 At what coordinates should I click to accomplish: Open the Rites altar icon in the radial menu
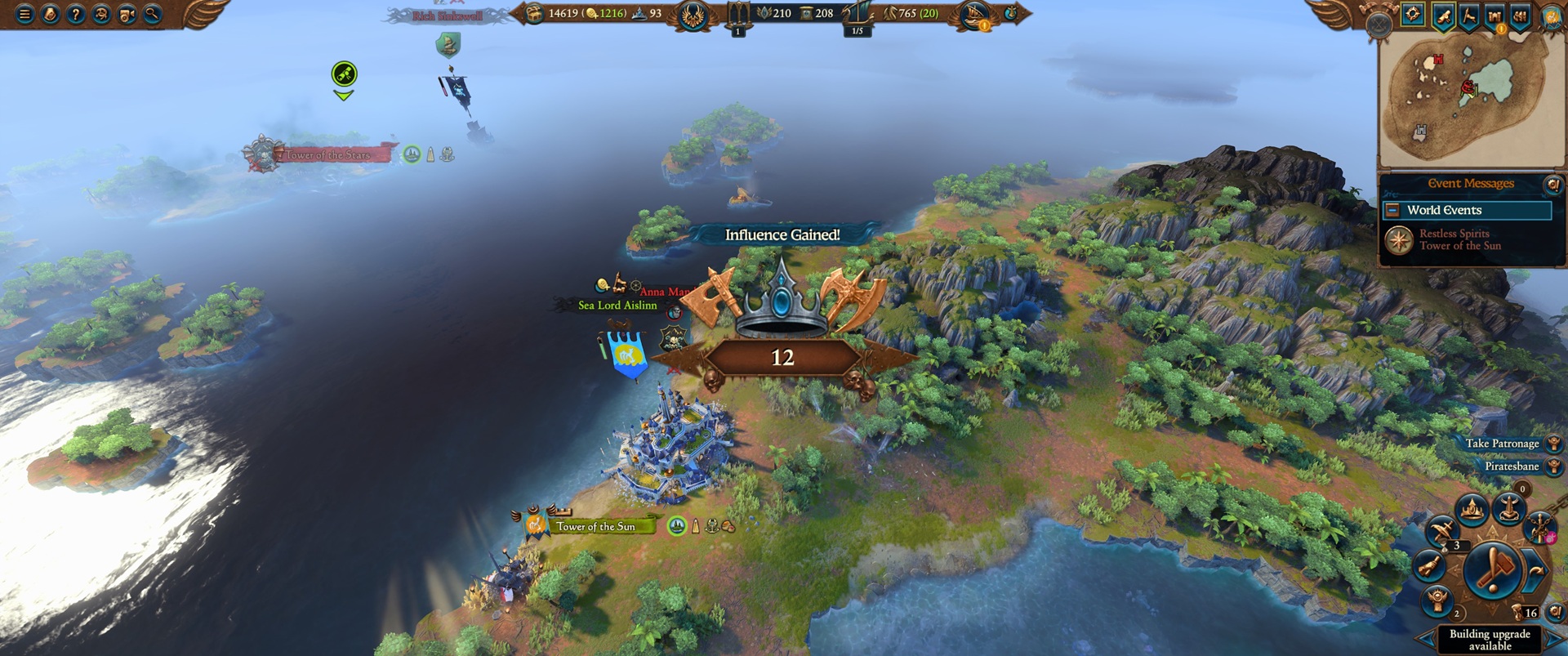(x=1510, y=508)
